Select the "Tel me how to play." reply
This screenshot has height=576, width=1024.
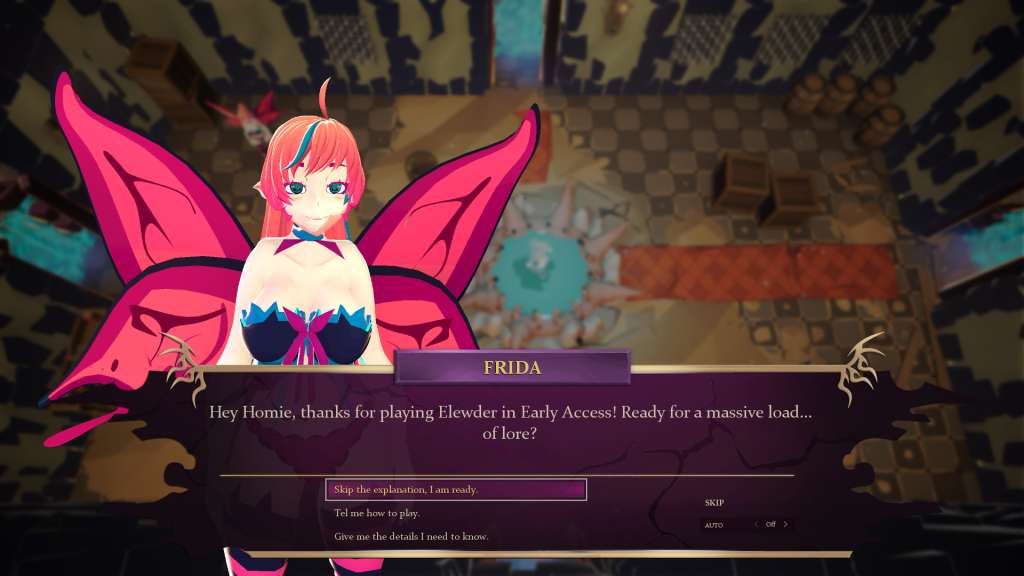click(x=377, y=513)
